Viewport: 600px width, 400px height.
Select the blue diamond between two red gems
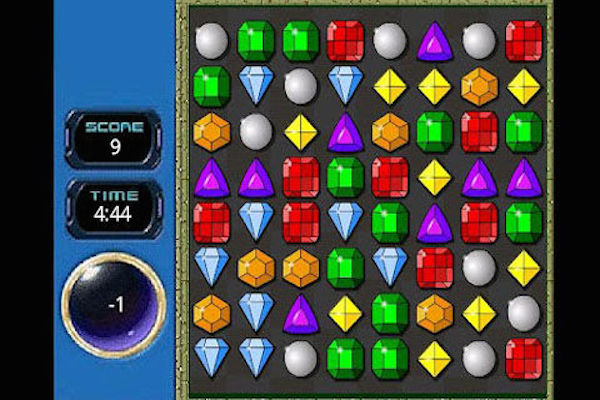[256, 222]
